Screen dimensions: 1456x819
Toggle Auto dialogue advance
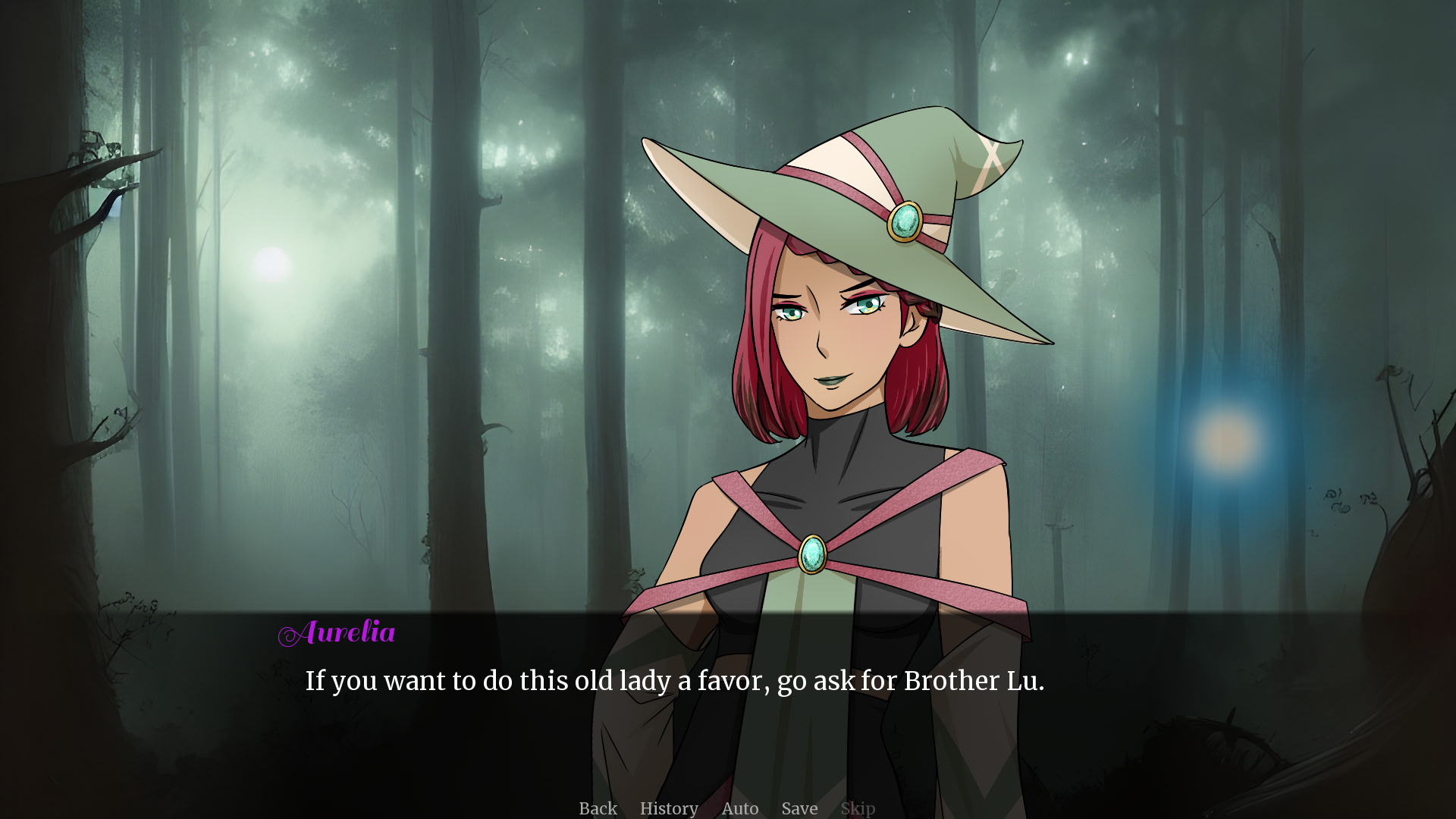pyautogui.click(x=739, y=808)
